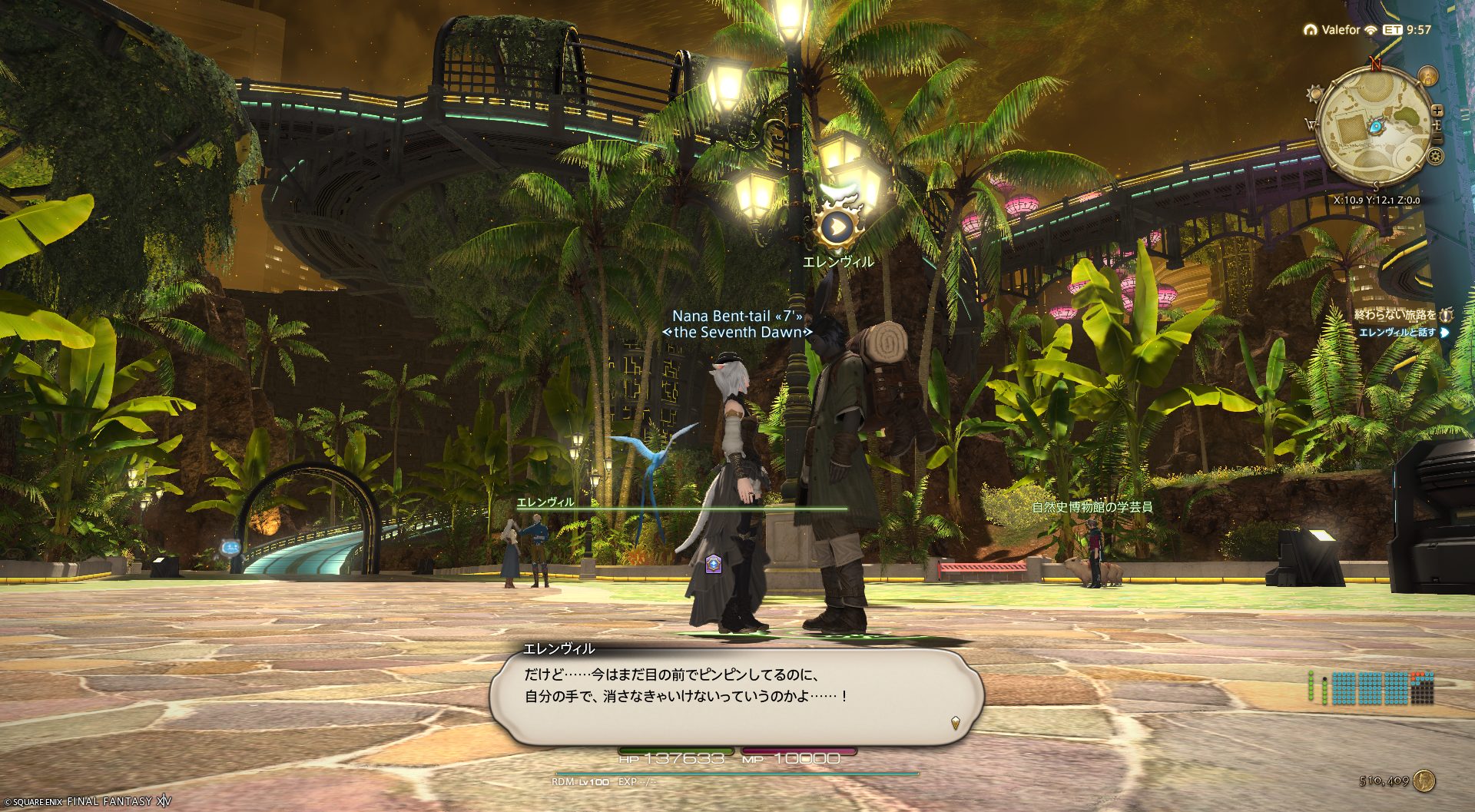Click the sun weather icon by minimap
Image resolution: width=1475 pixels, height=812 pixels.
click(x=1314, y=94)
